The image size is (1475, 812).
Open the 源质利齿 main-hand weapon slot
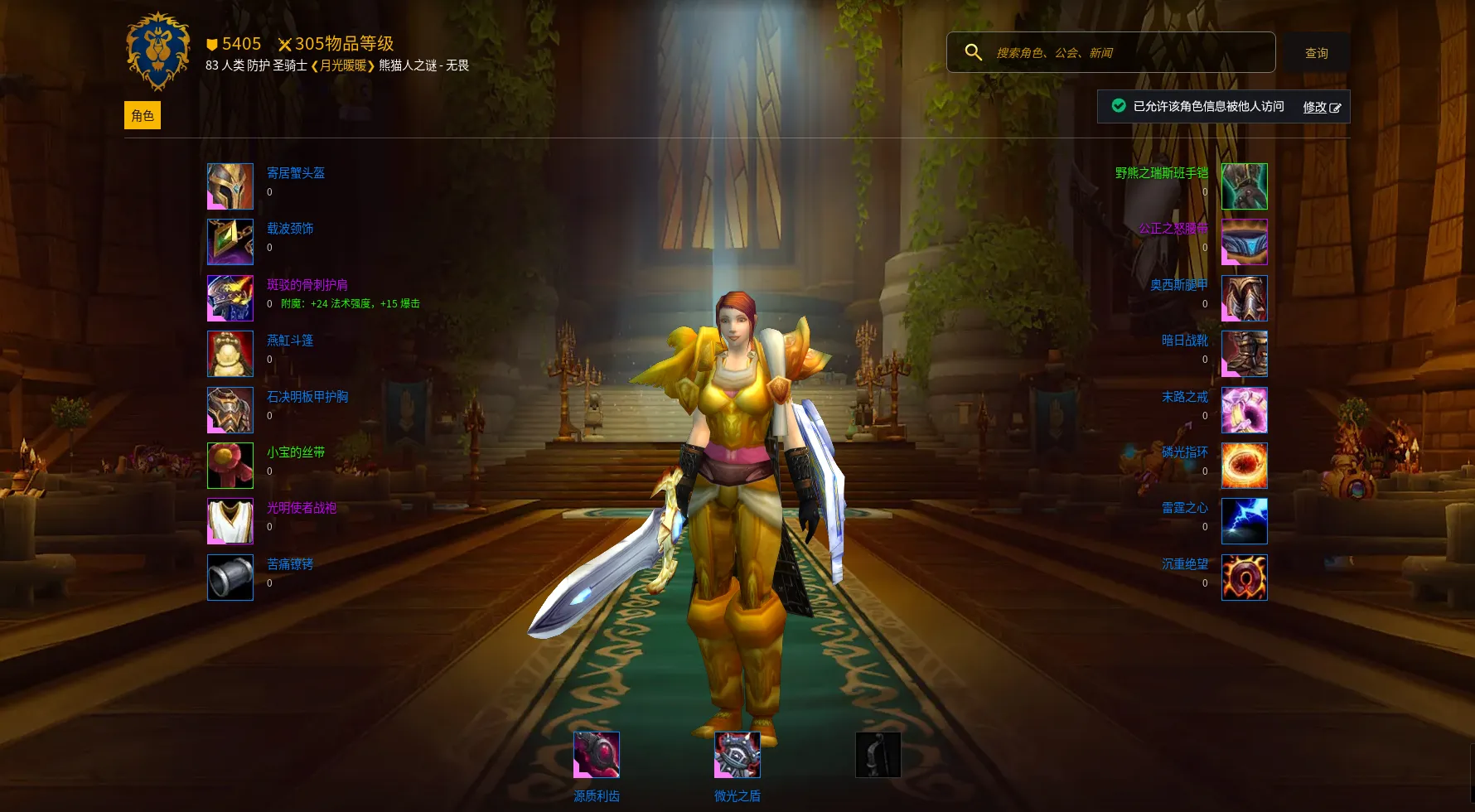[x=597, y=755]
